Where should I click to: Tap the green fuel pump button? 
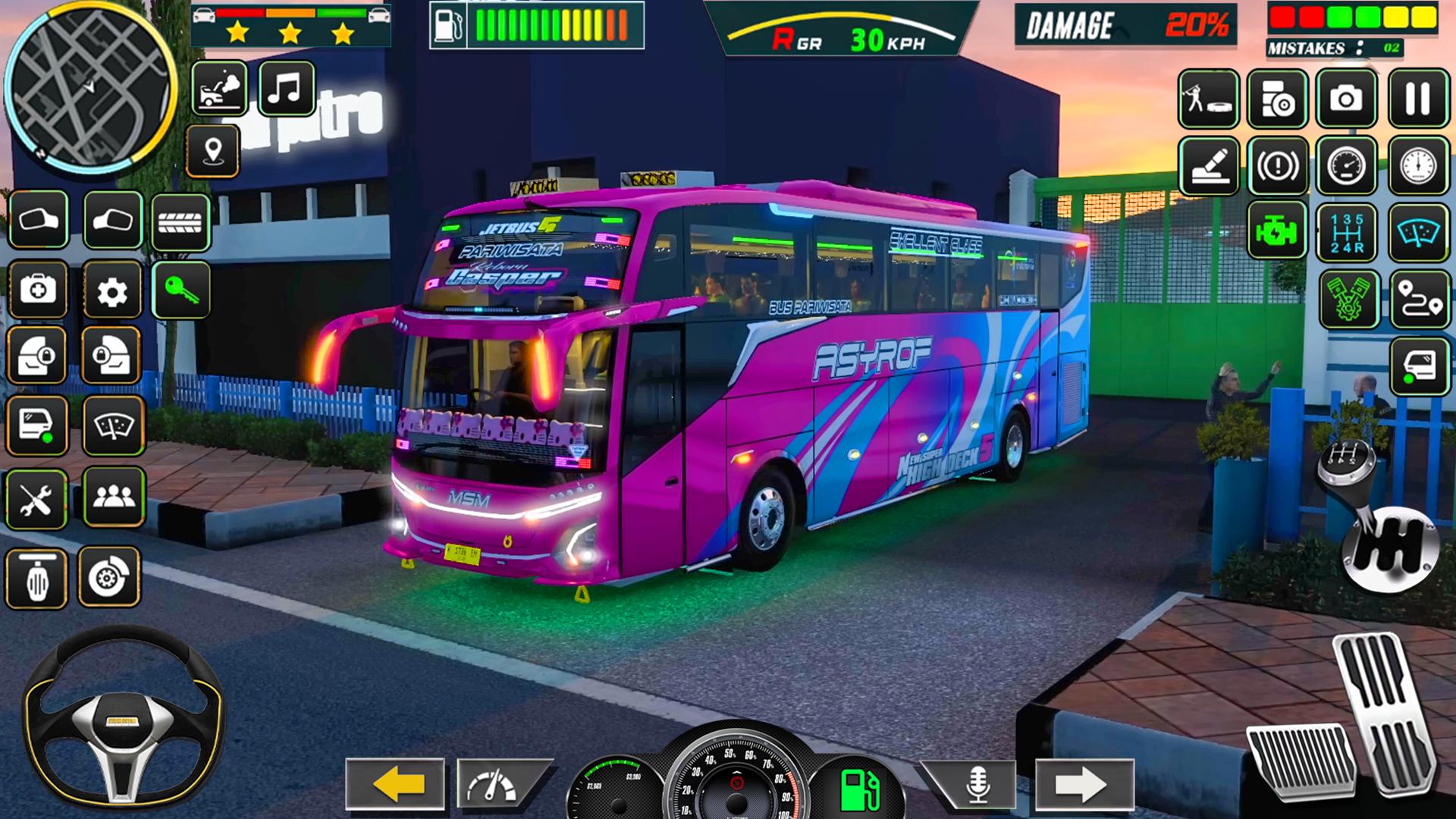pos(860,789)
